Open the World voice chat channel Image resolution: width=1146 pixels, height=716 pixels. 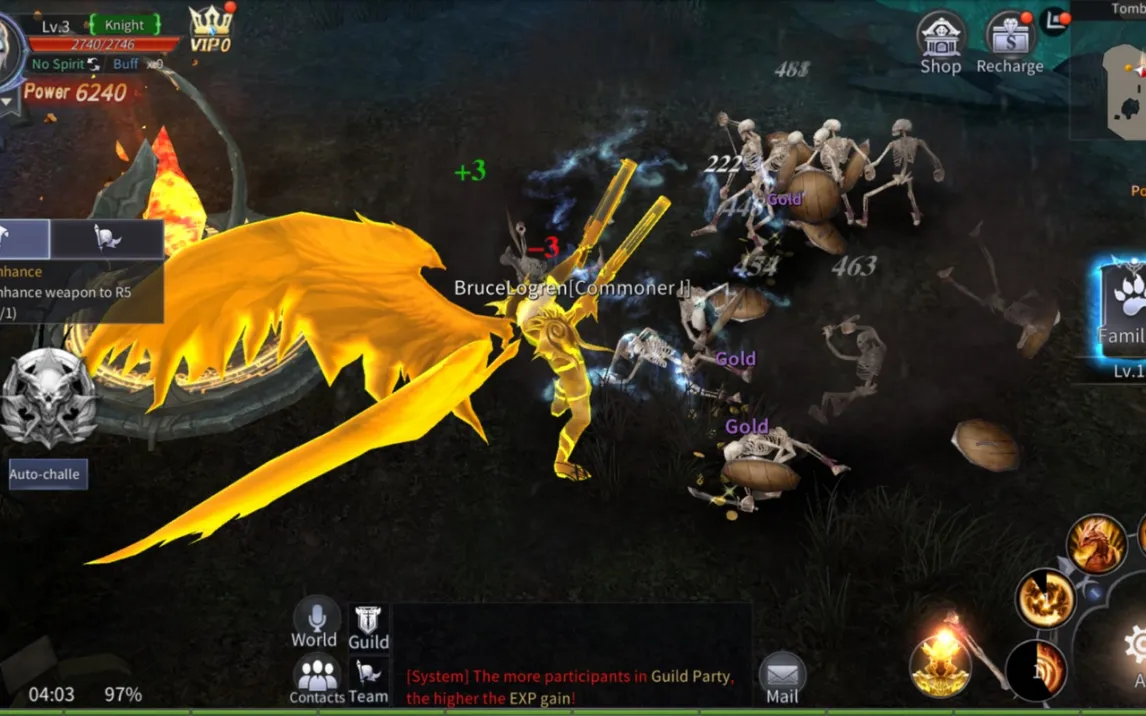pyautogui.click(x=314, y=622)
